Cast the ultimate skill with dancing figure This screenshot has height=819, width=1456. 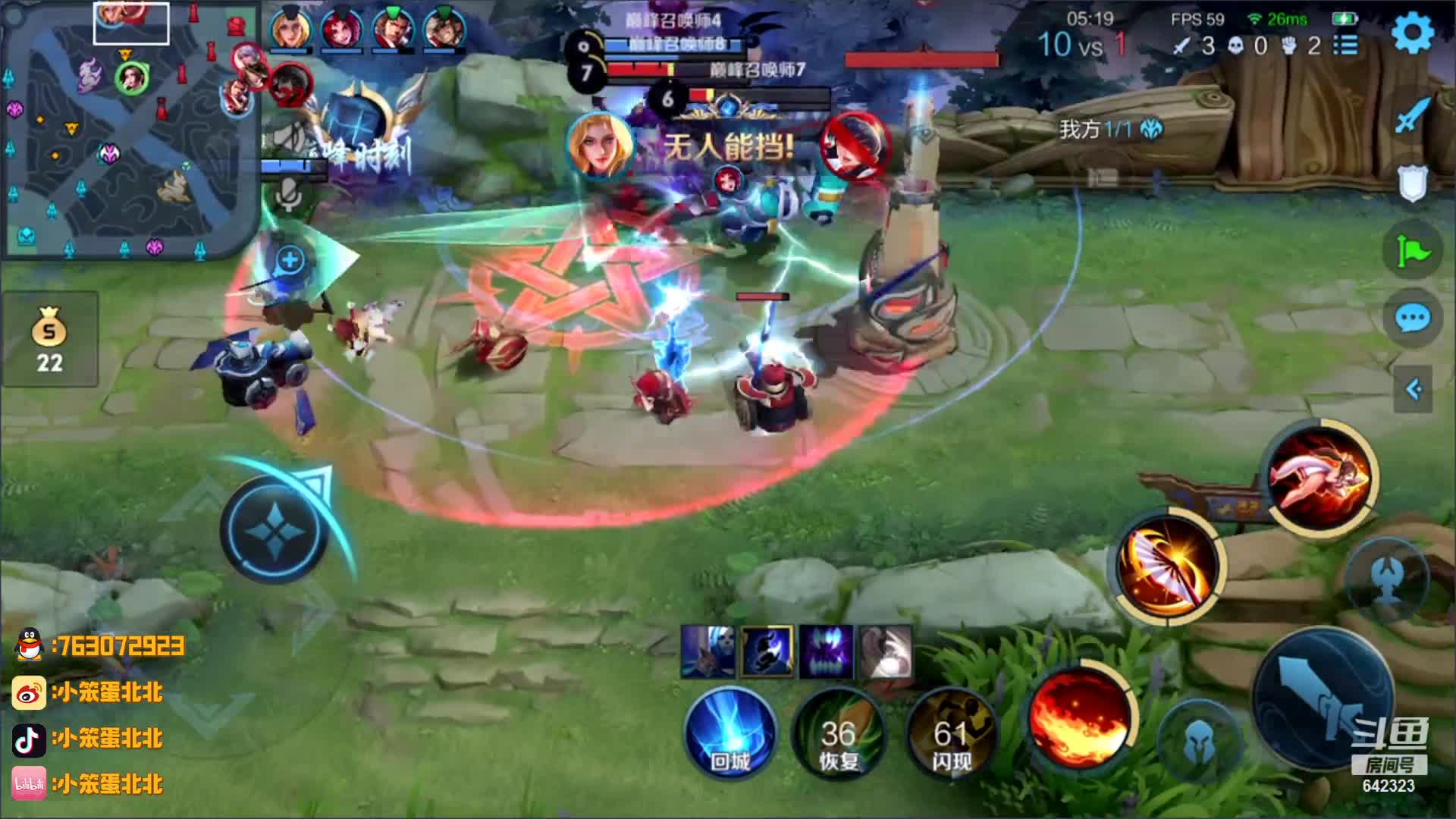pos(1320,475)
